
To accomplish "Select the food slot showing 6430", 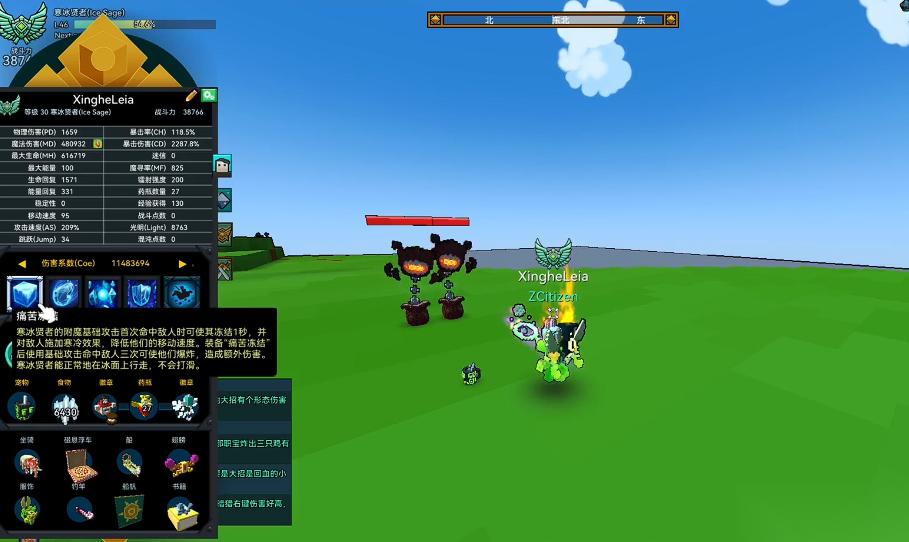I will (x=65, y=407).
